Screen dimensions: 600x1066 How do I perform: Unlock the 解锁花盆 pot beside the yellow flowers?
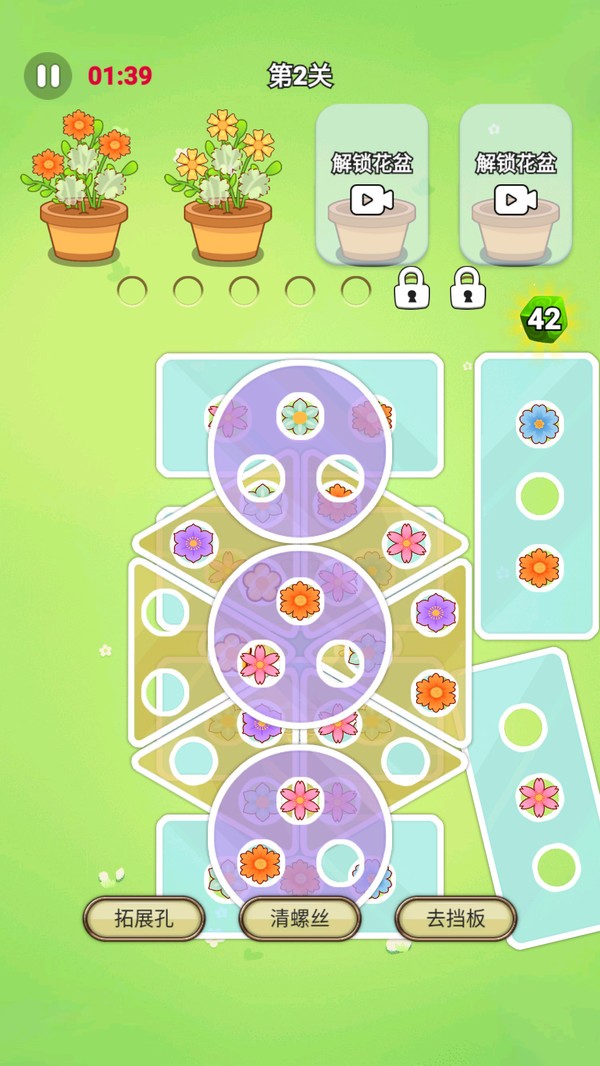click(372, 185)
